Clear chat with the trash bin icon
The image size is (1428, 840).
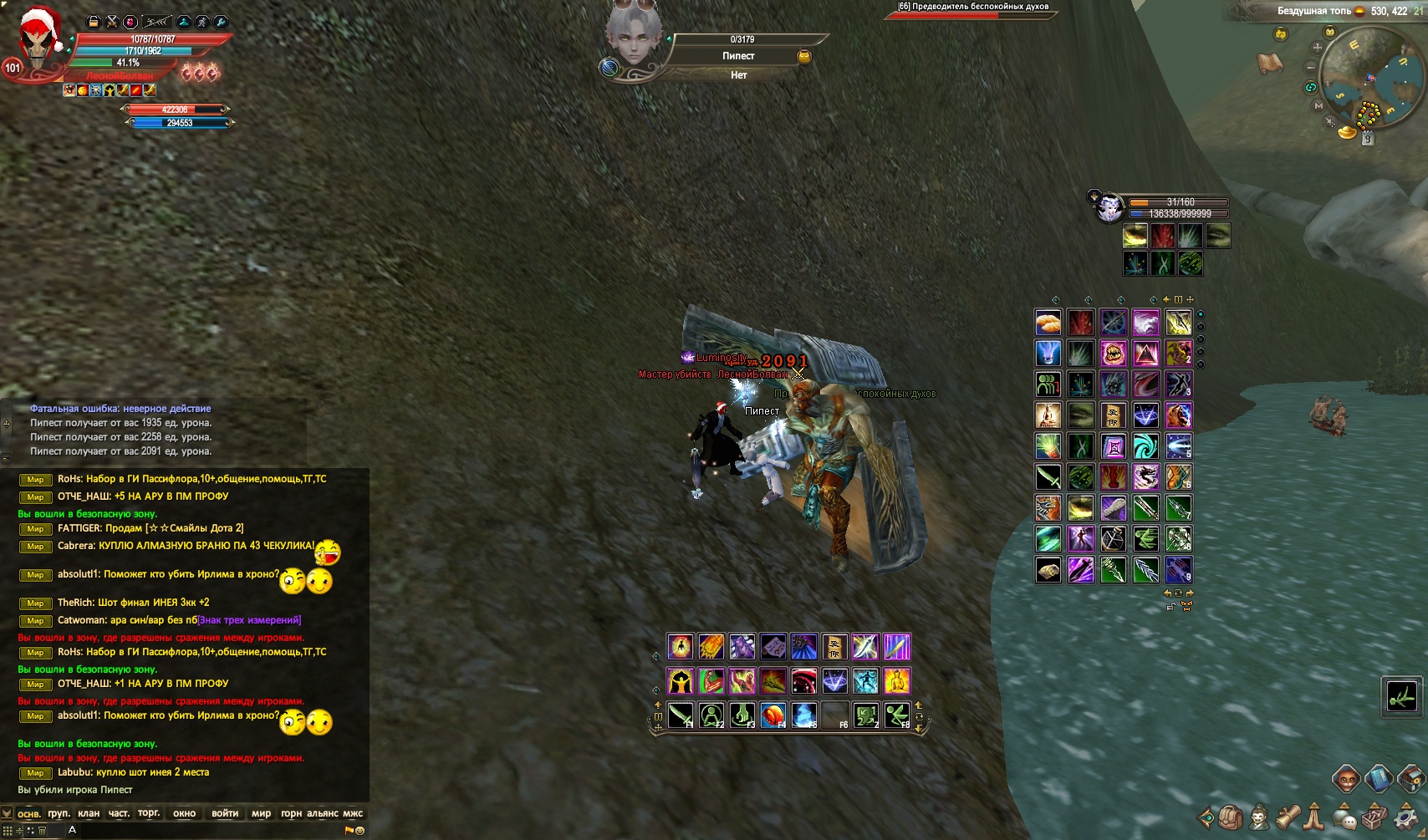[42, 831]
